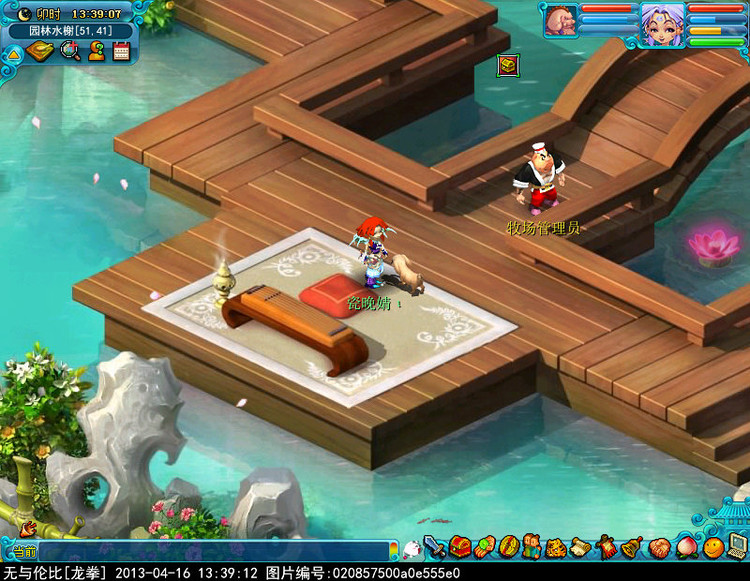750x581 pixels.
Task: Click the white pig mascot icon
Action: (411, 549)
